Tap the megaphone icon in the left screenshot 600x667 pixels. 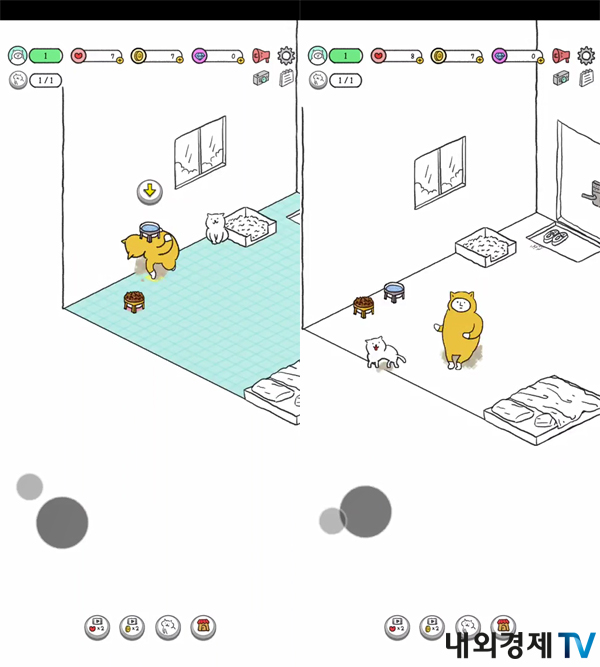261,56
